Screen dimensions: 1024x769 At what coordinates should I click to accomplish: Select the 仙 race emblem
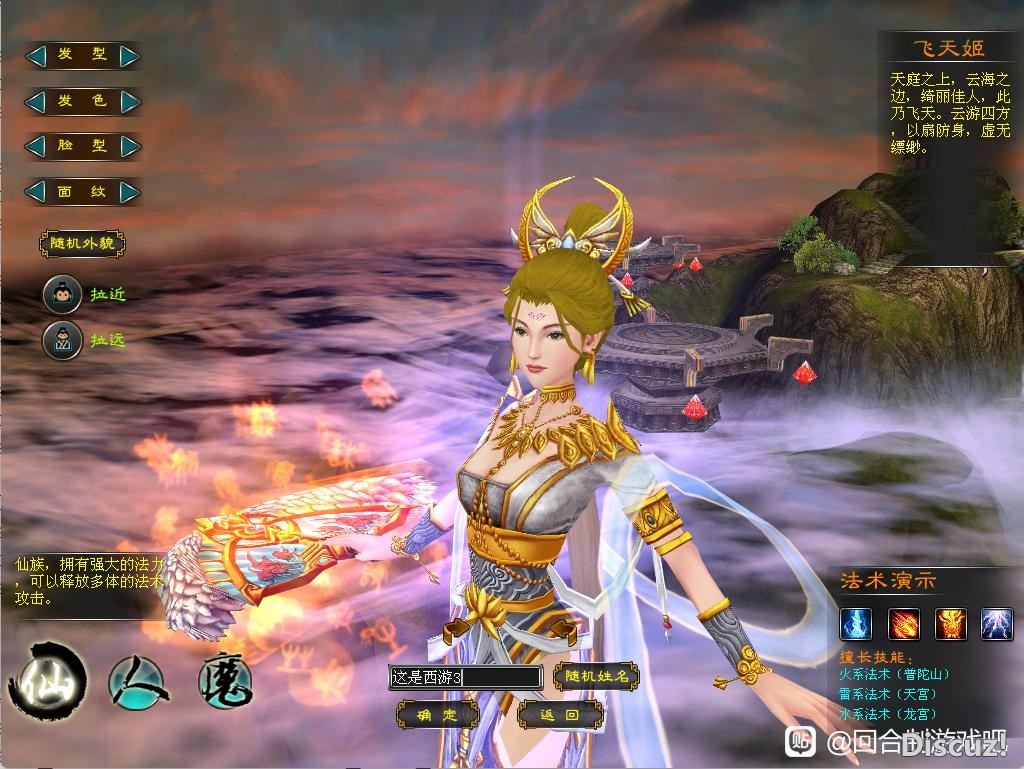click(46, 679)
